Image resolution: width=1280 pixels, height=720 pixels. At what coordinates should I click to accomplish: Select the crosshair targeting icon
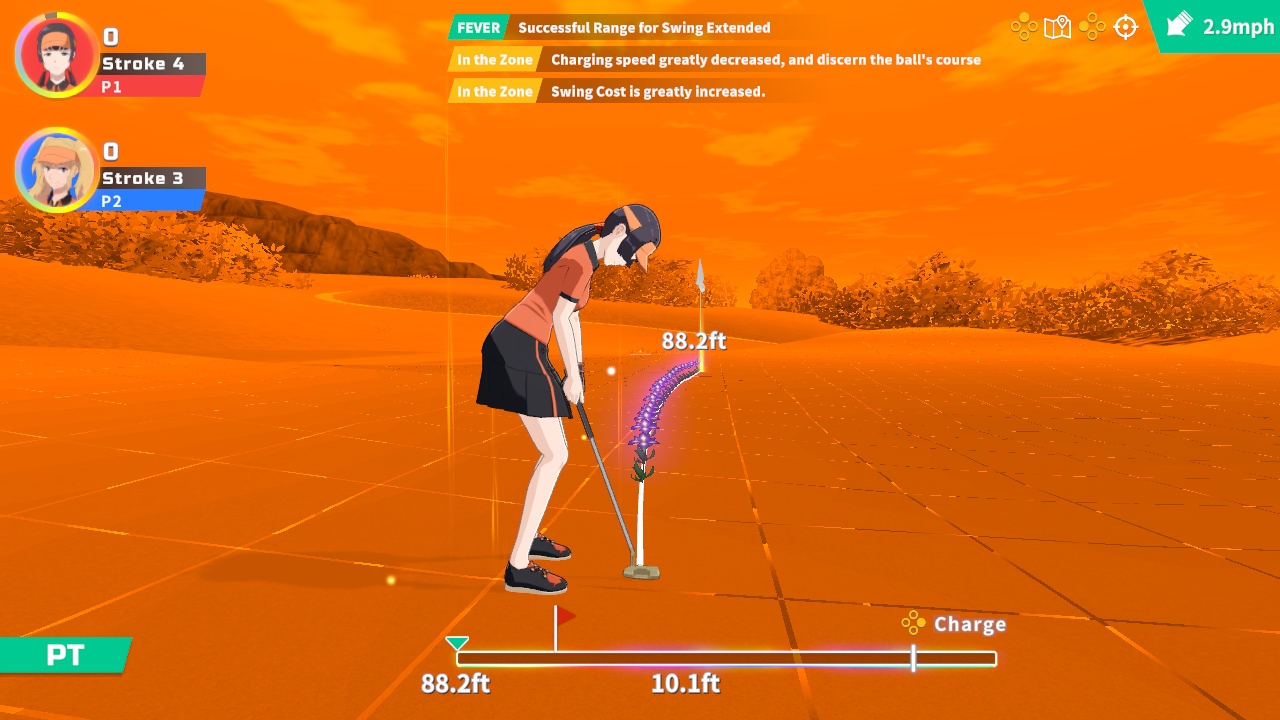coord(1126,27)
